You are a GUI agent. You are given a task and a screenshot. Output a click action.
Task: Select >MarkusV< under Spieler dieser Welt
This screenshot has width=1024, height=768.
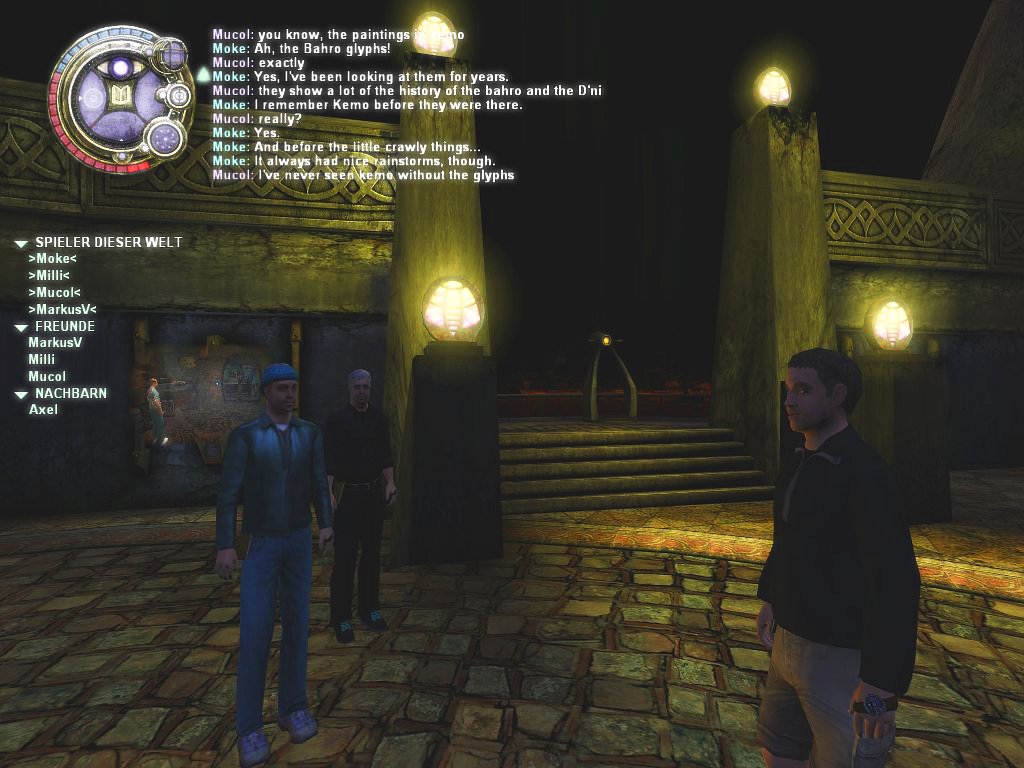point(62,310)
